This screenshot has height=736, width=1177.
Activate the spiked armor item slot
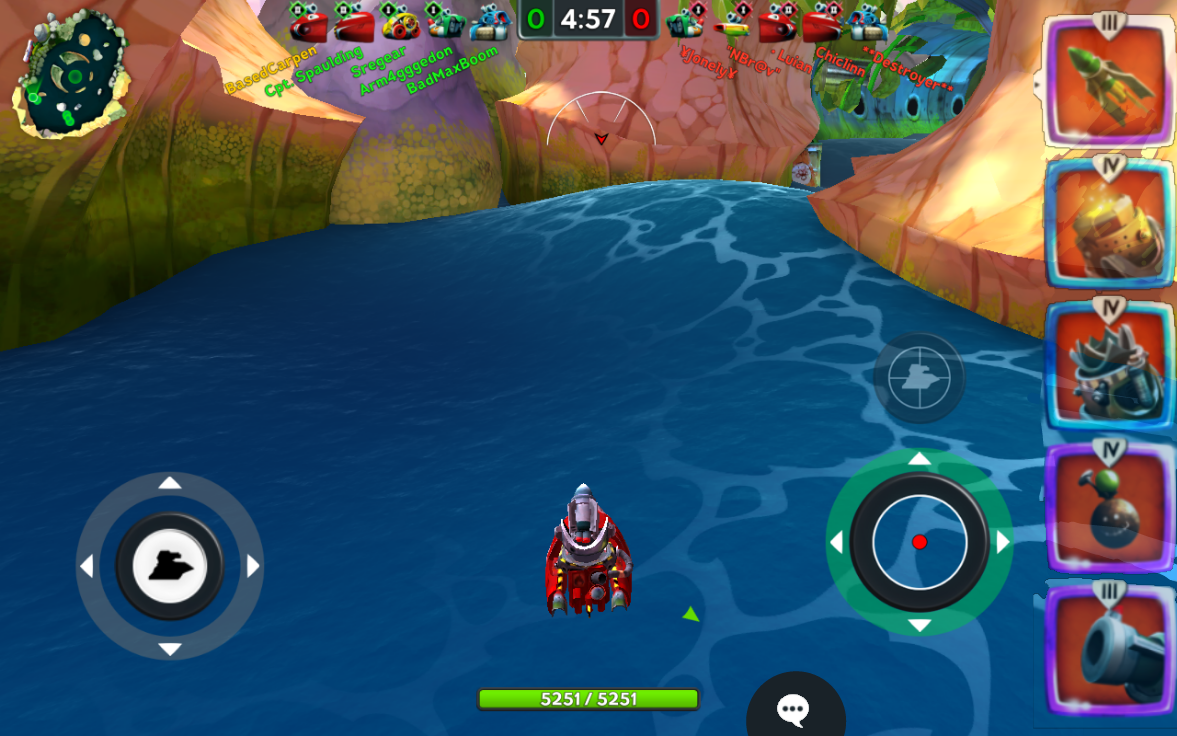[x=1107, y=367]
